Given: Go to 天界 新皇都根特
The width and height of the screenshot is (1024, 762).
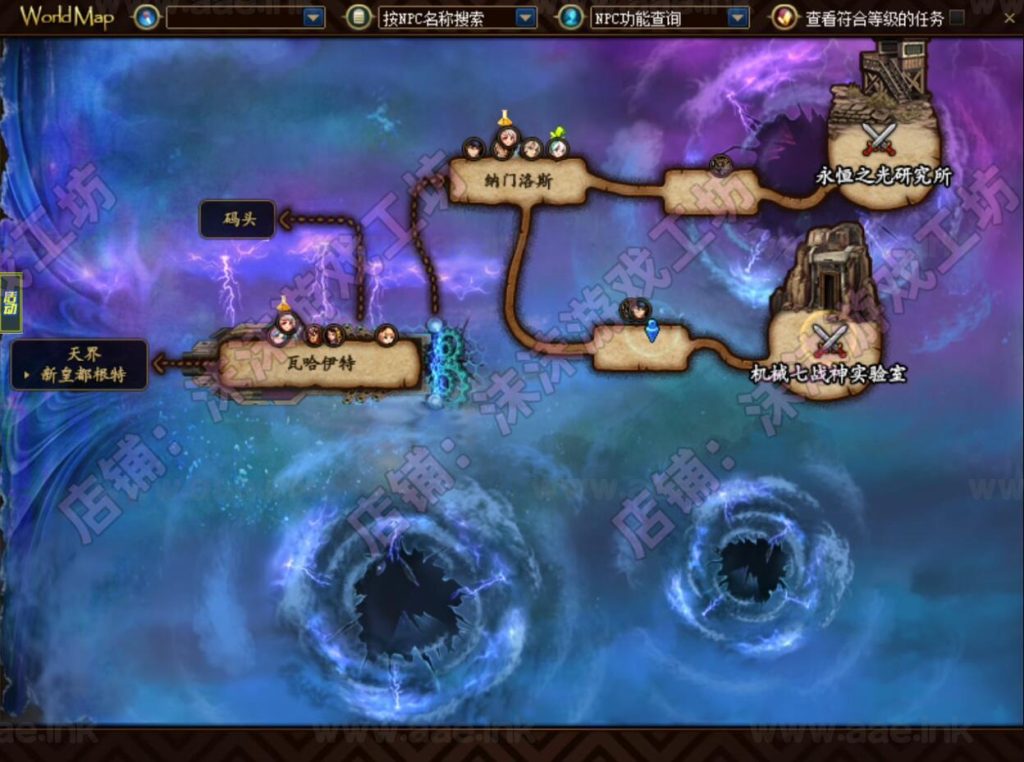Looking at the screenshot, I should [x=80, y=364].
